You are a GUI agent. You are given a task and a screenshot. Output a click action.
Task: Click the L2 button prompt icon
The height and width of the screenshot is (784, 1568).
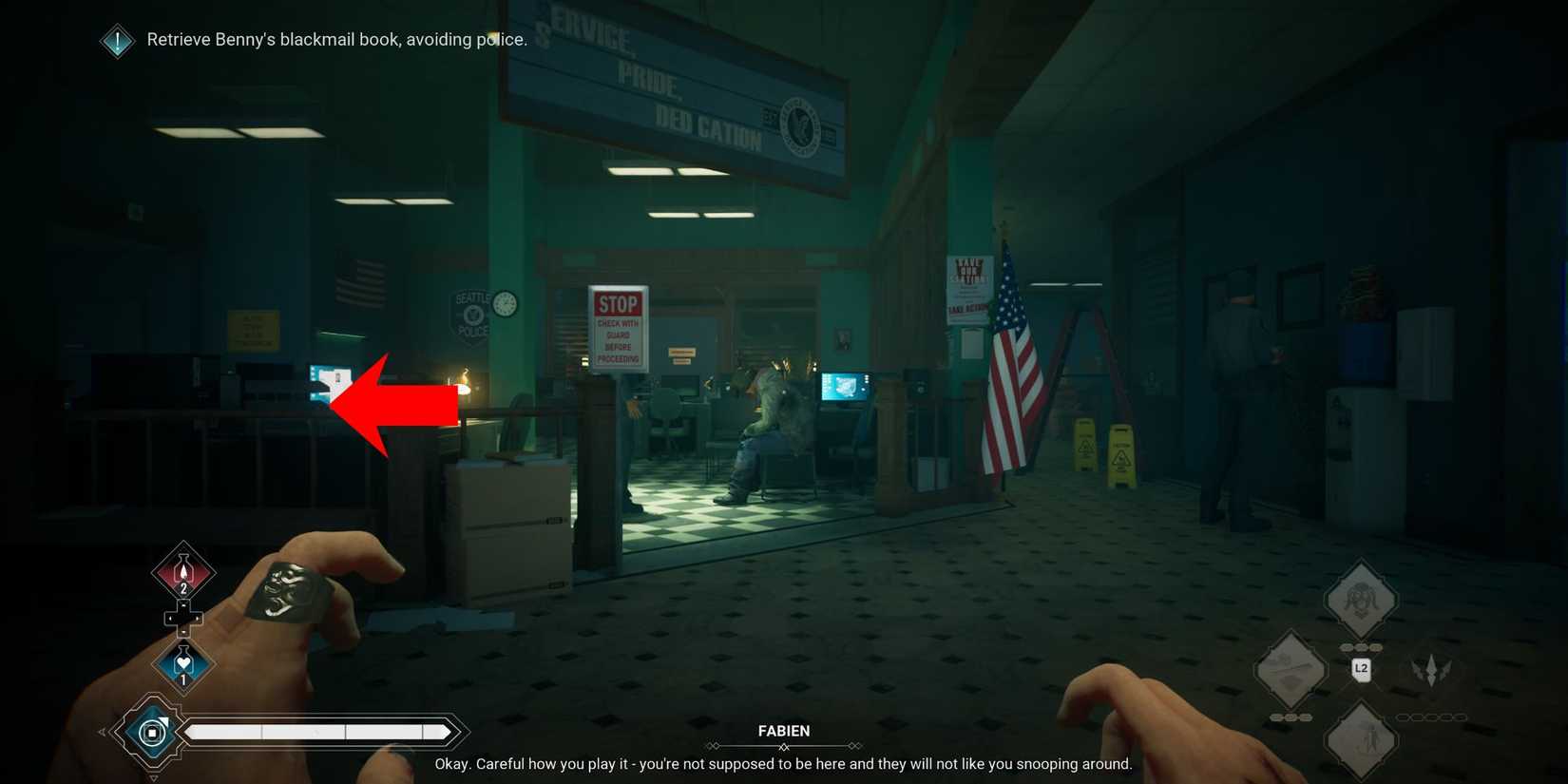[1362, 670]
